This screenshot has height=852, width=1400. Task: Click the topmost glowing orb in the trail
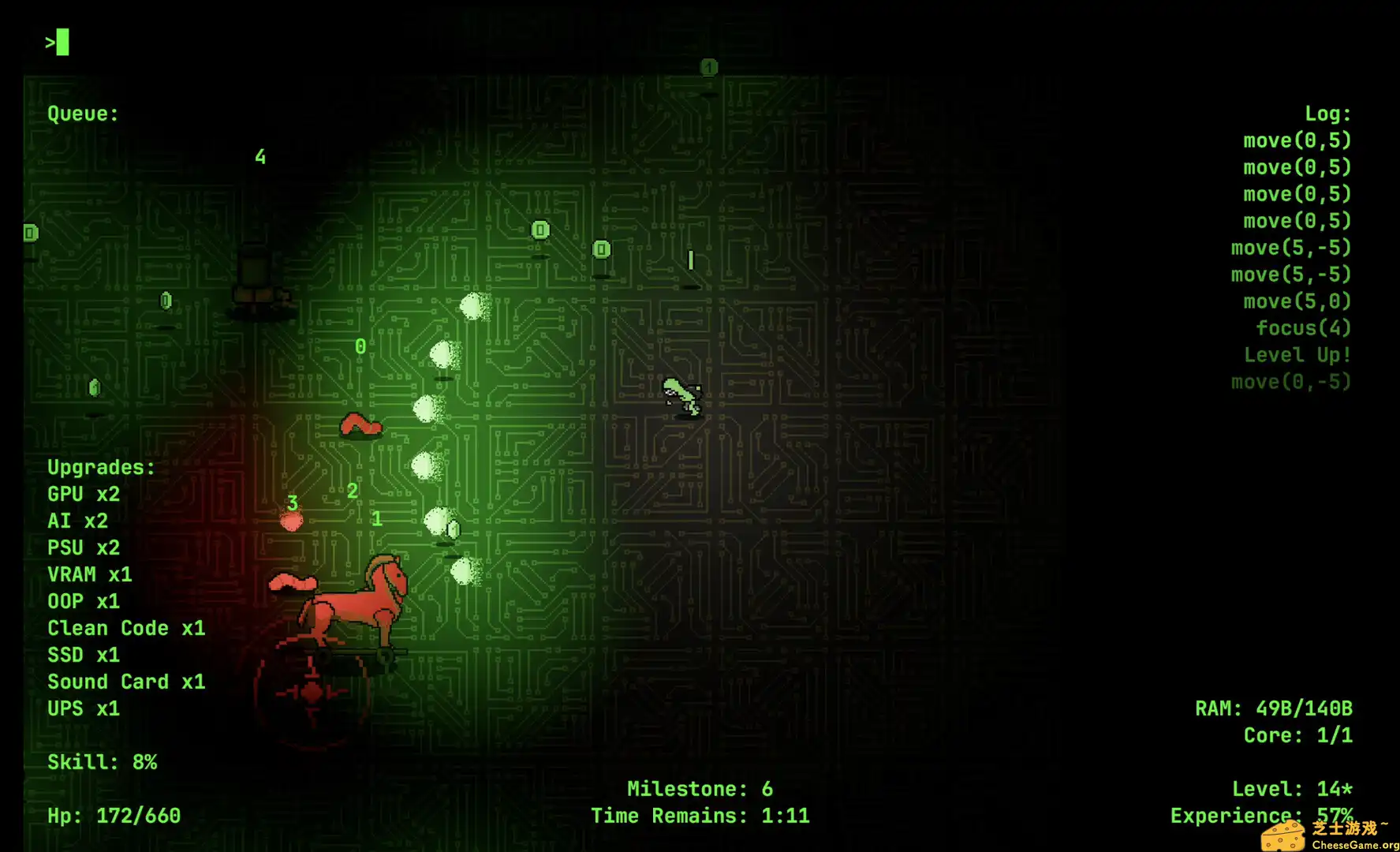coord(473,308)
